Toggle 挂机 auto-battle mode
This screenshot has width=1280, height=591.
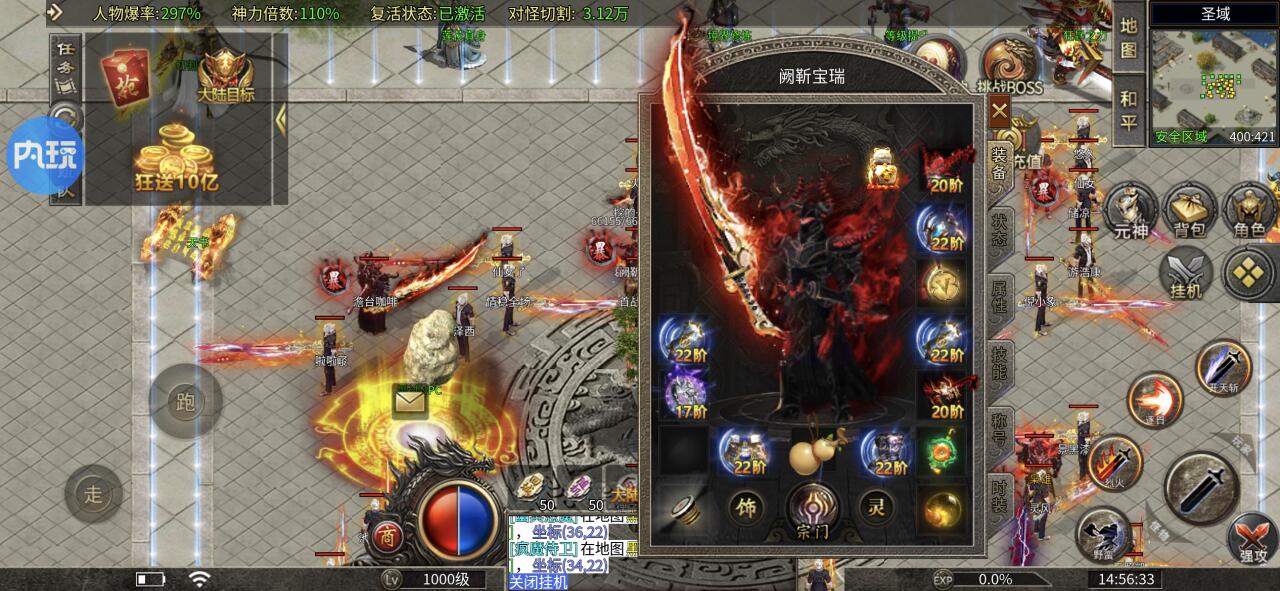pos(1186,273)
